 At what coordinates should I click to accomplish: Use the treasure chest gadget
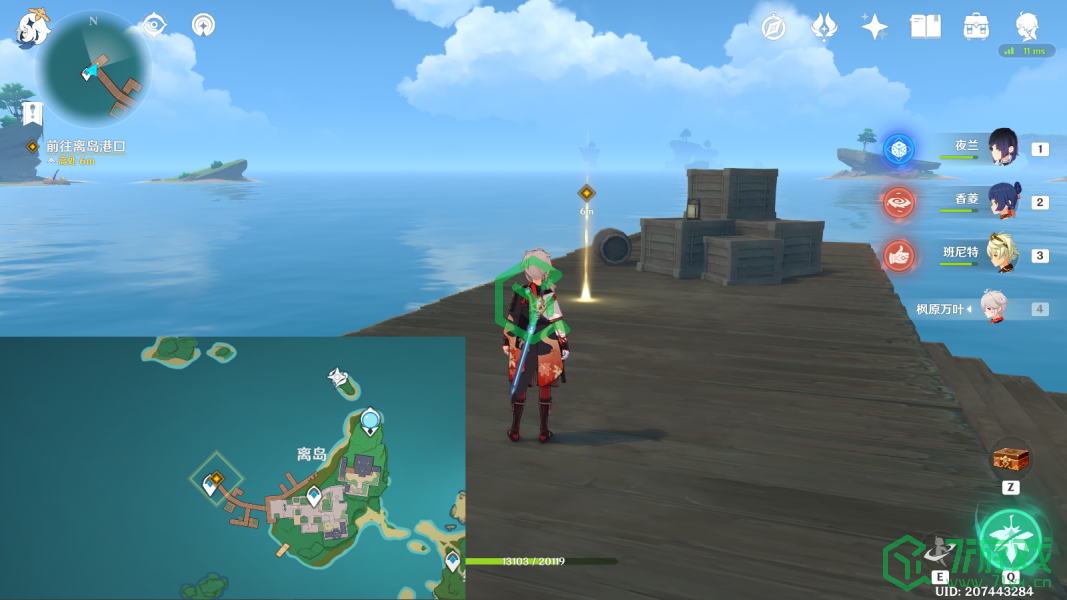[x=1010, y=460]
